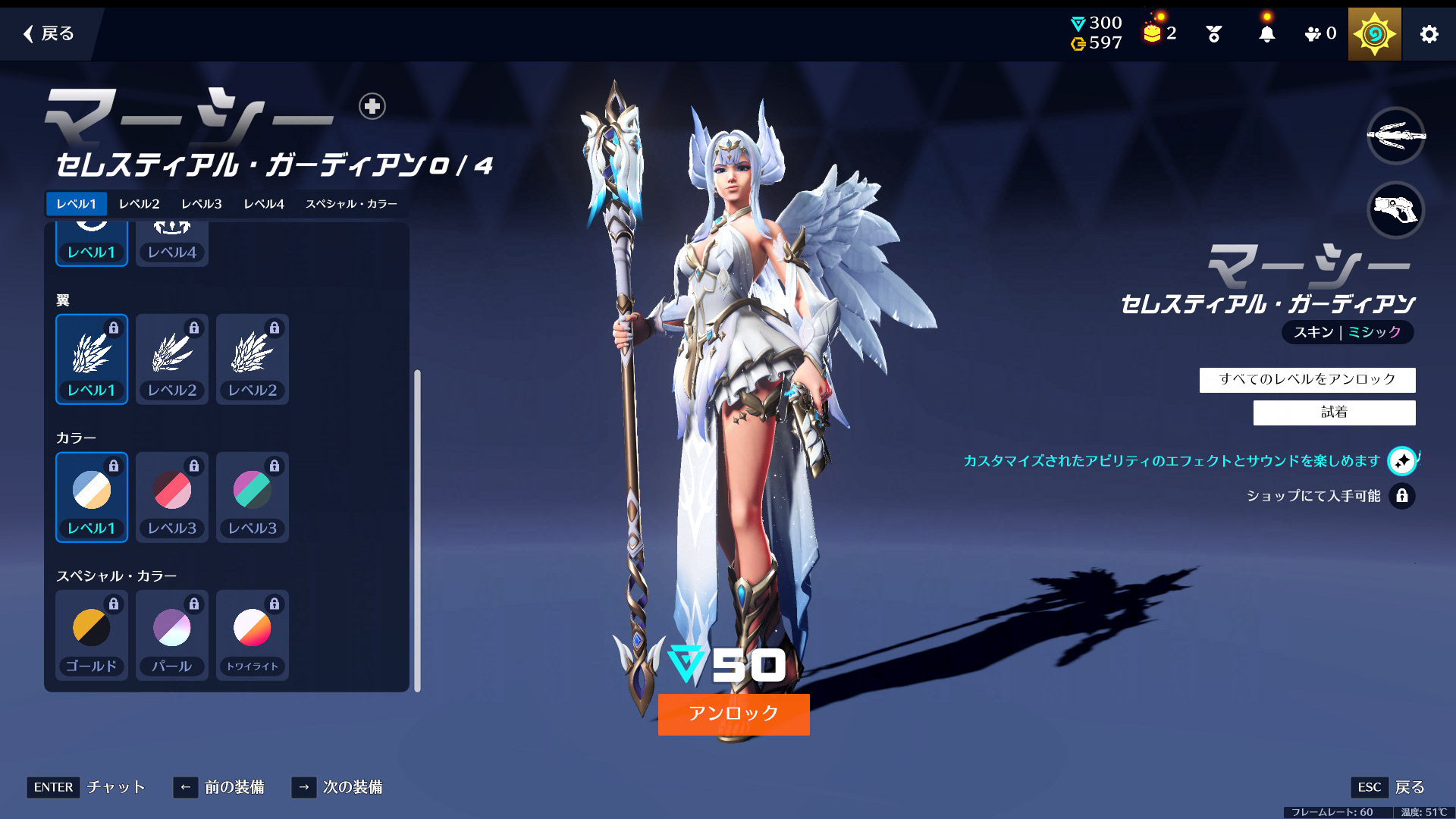Click すべてのレベルをアンロック button
Image resolution: width=1456 pixels, height=819 pixels.
click(1307, 379)
